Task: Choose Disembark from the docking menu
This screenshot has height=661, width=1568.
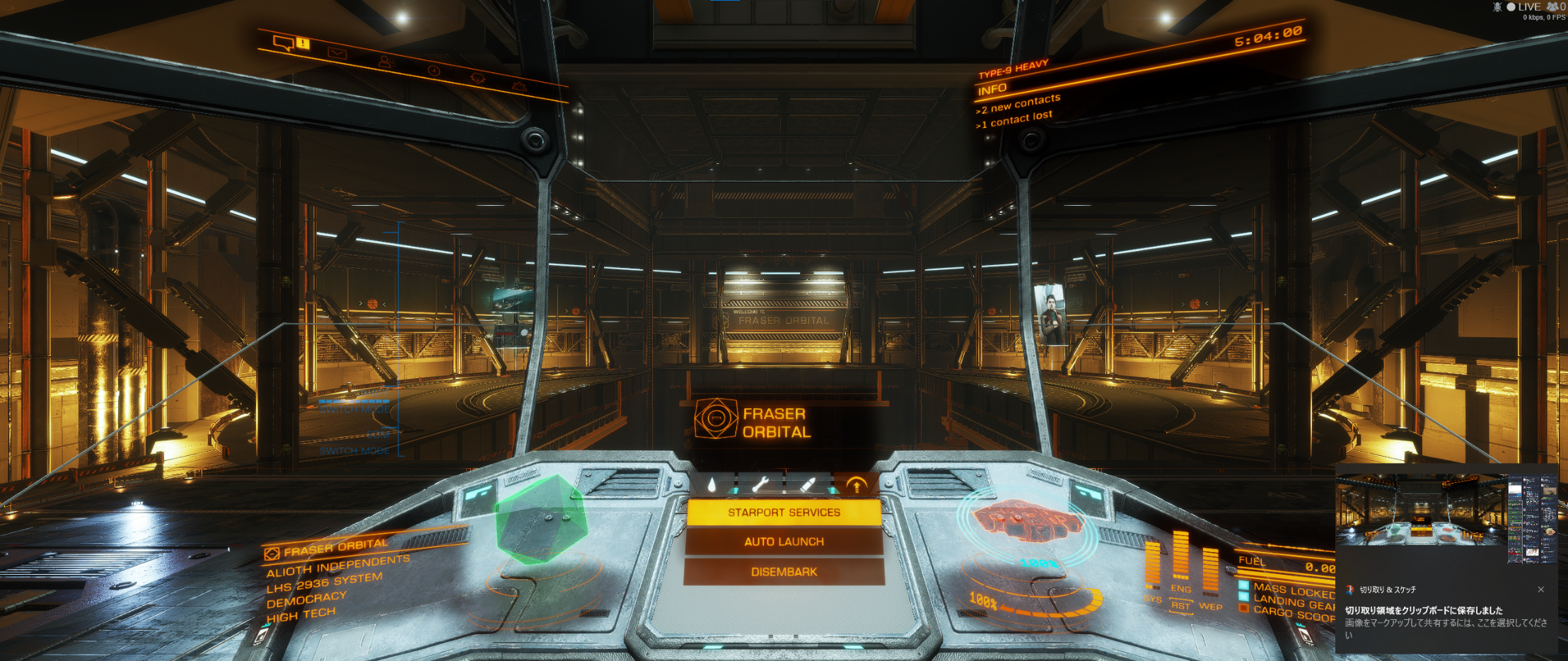Action: 784,571
